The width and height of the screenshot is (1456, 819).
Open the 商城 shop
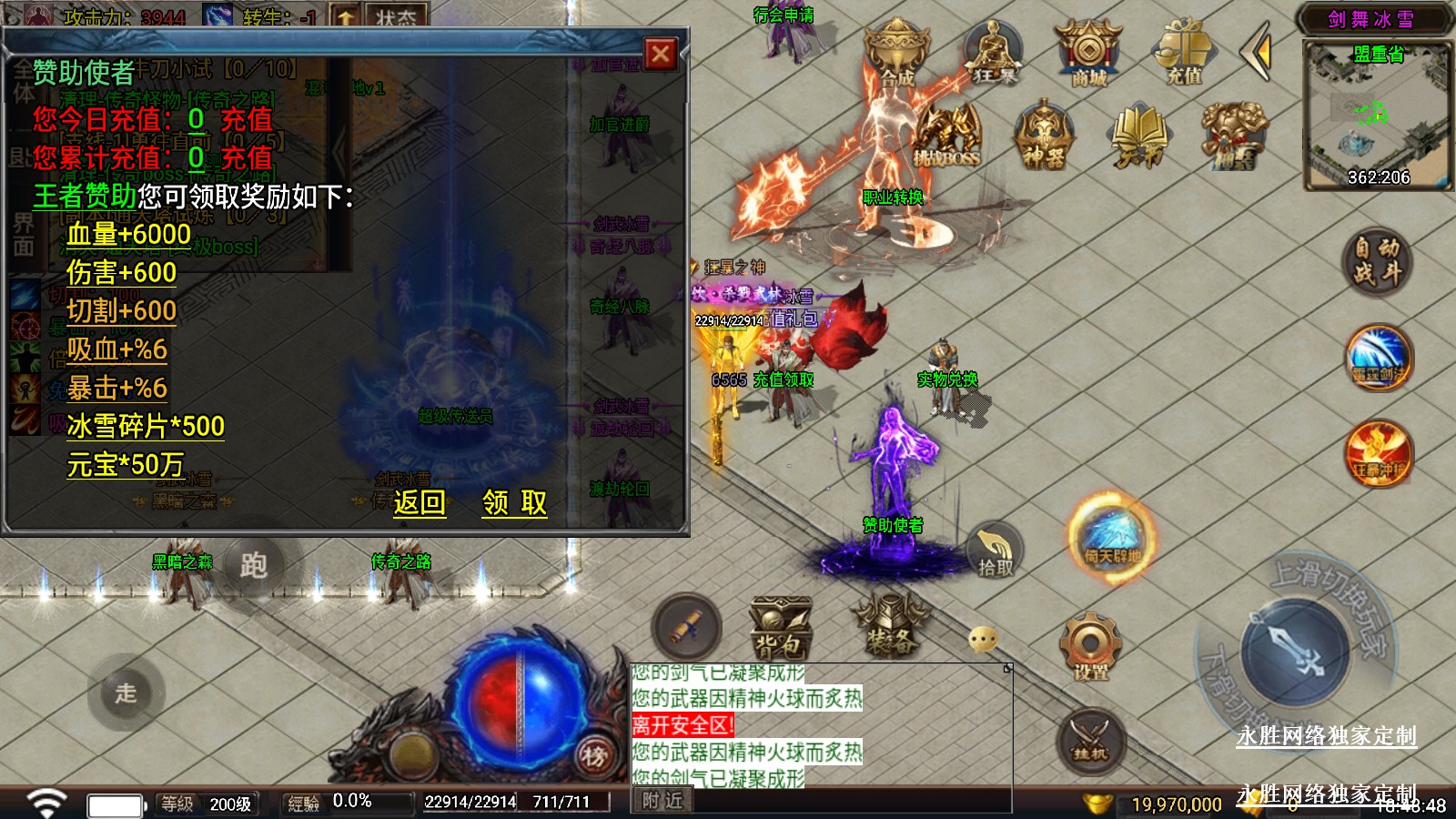[1088, 55]
